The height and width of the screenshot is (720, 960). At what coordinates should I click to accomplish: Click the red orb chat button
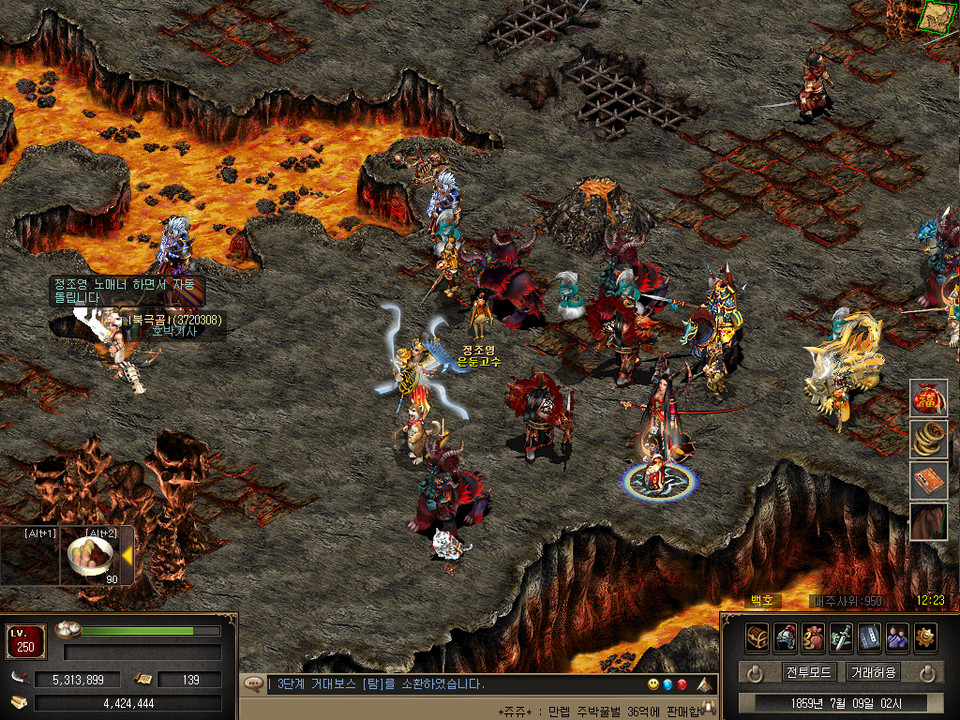(682, 685)
